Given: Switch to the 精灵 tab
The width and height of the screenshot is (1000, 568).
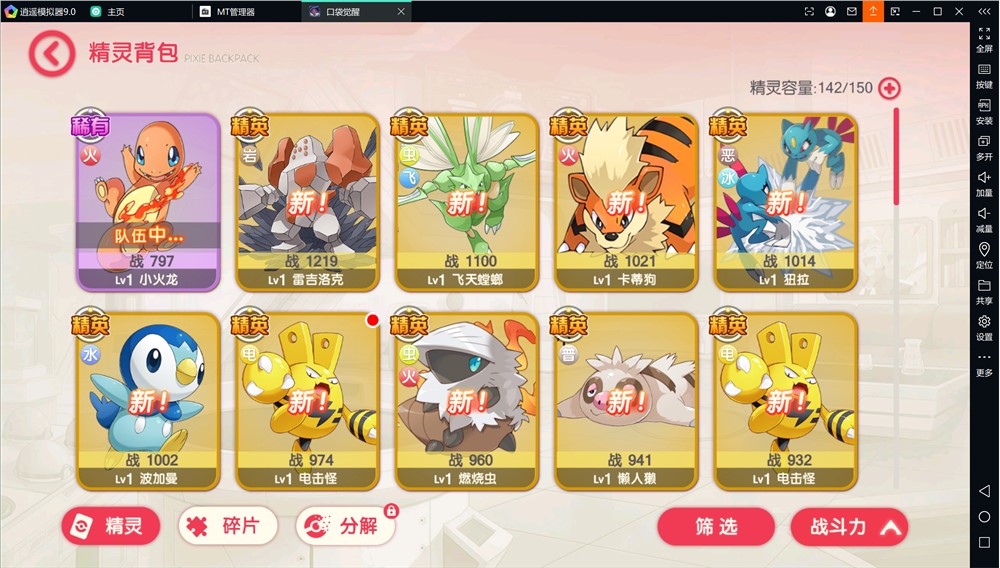Looking at the screenshot, I should 111,526.
